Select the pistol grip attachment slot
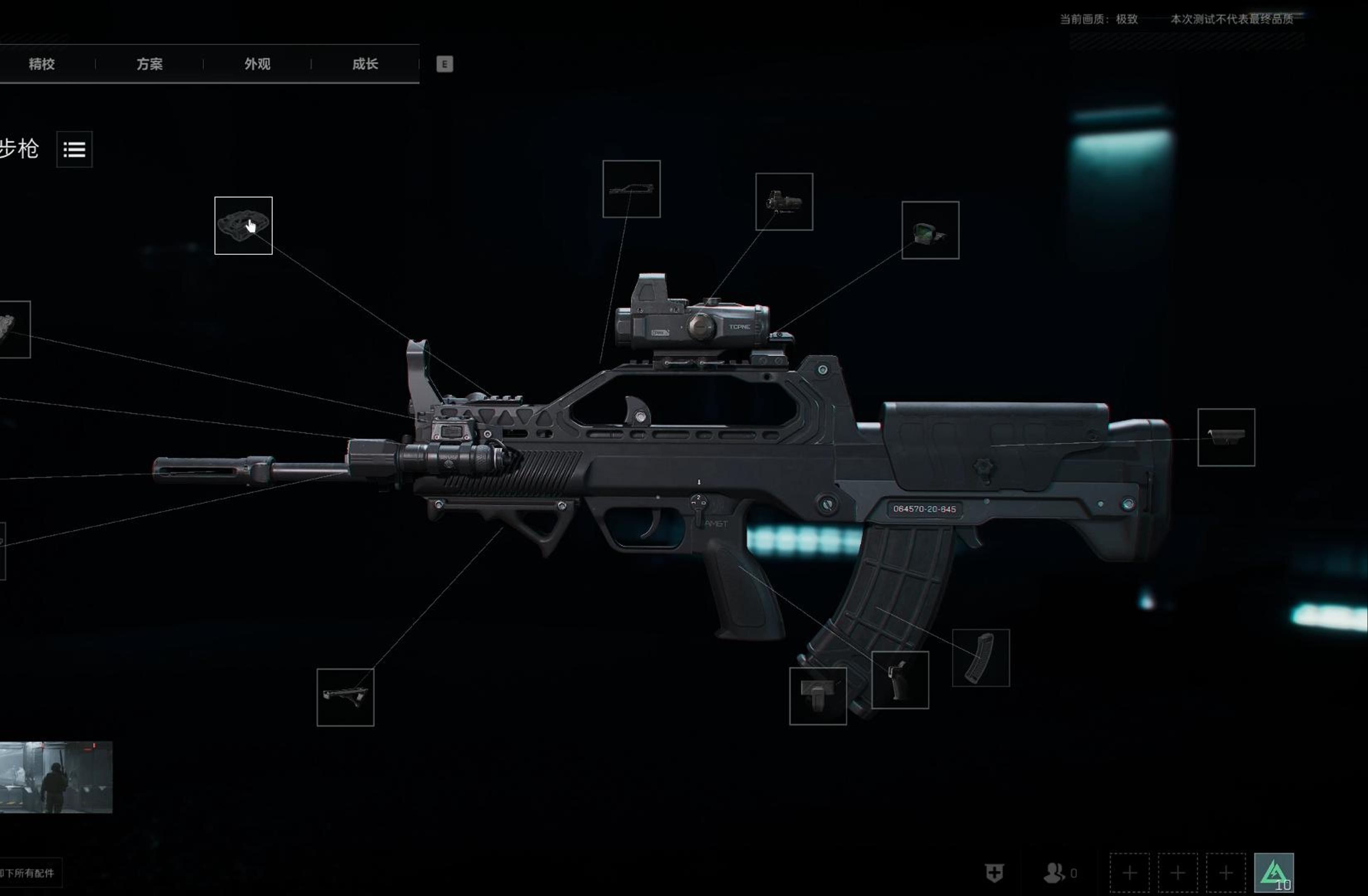Viewport: 1368px width, 896px height. [900, 680]
